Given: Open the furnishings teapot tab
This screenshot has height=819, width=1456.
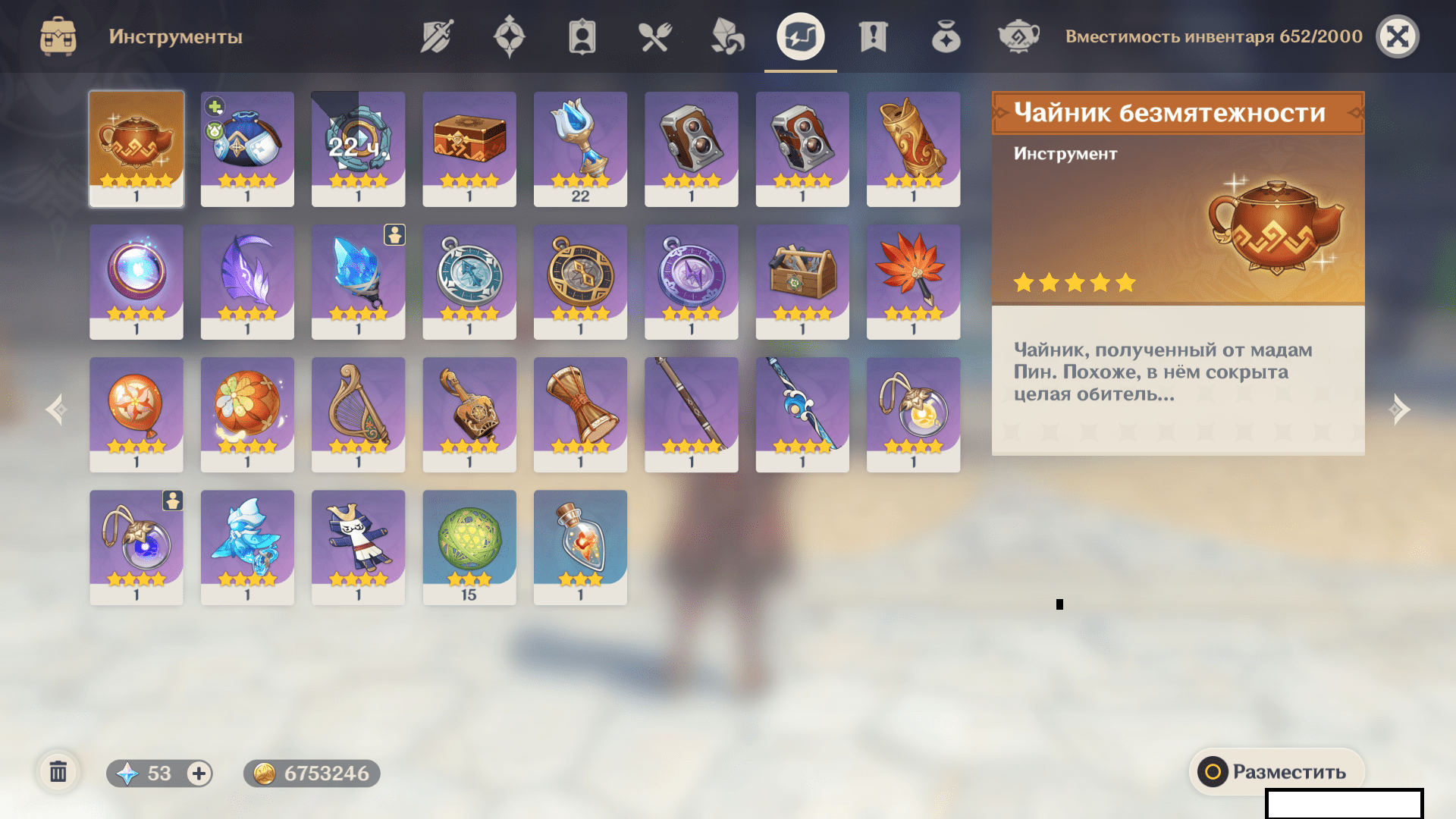Looking at the screenshot, I should click(1018, 36).
